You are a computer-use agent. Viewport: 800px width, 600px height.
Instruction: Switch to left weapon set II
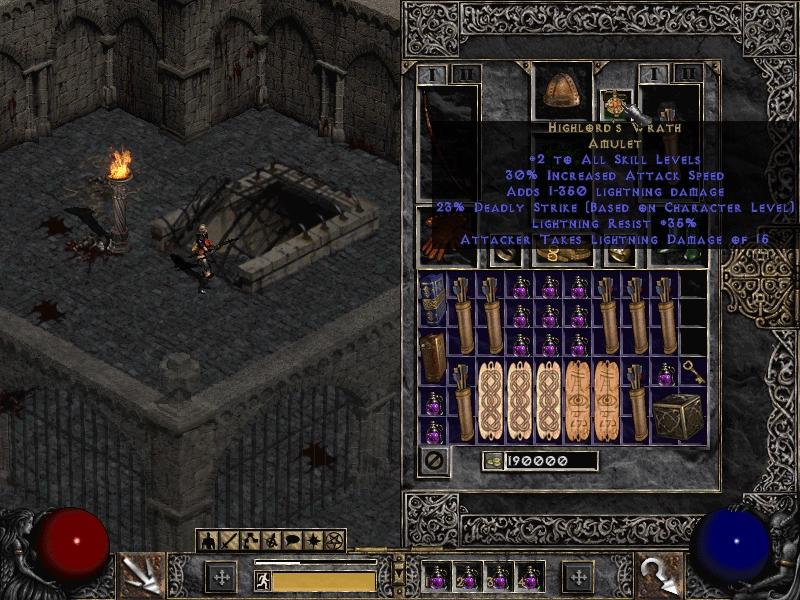tap(465, 73)
